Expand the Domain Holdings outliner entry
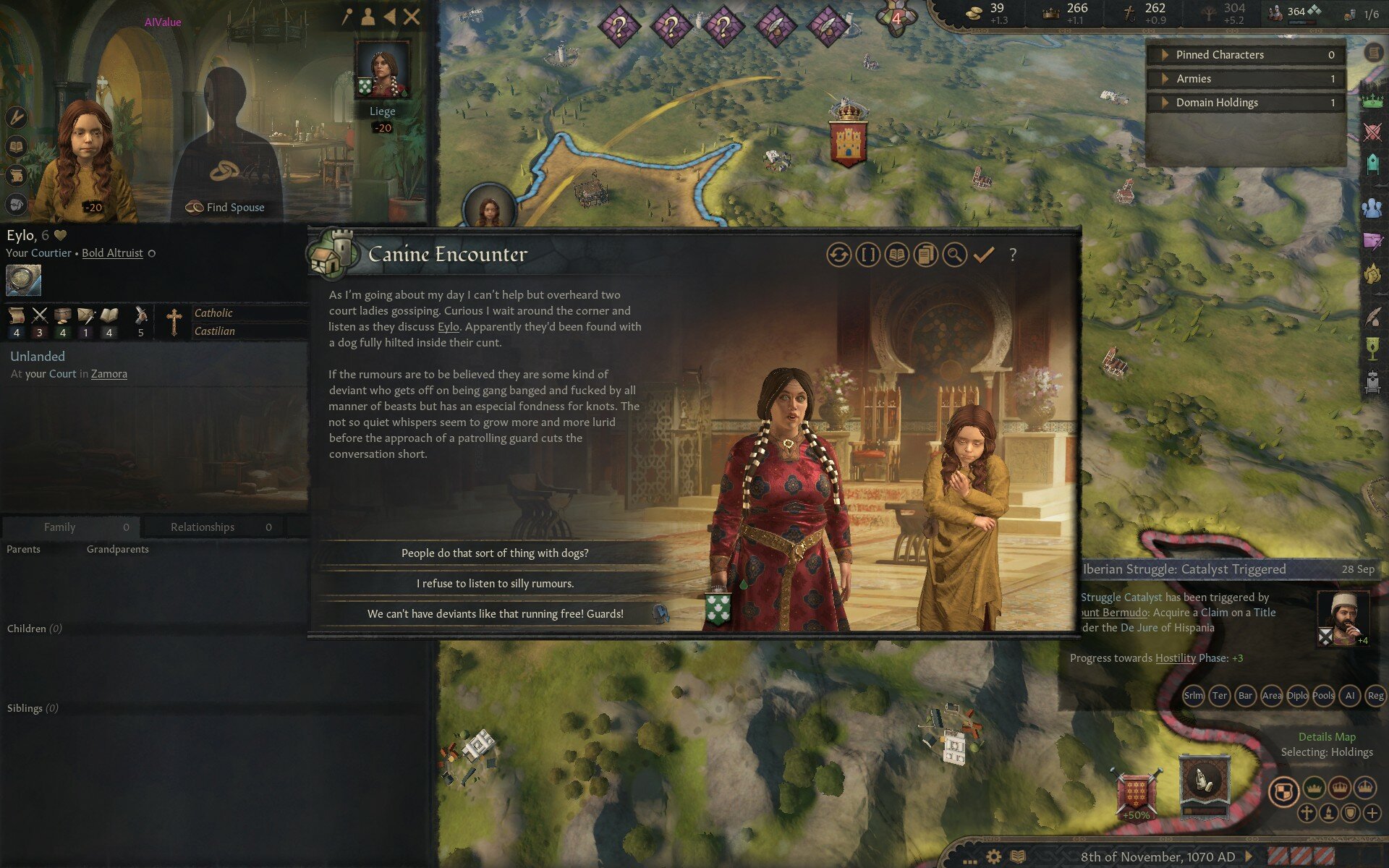The width and height of the screenshot is (1389, 868). point(1165,102)
